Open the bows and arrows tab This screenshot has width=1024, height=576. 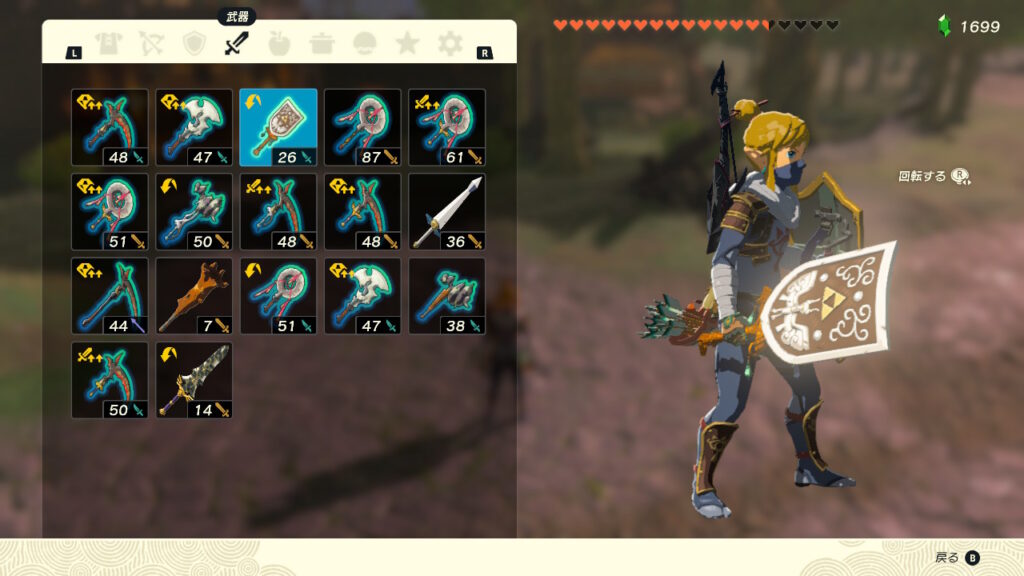point(150,44)
